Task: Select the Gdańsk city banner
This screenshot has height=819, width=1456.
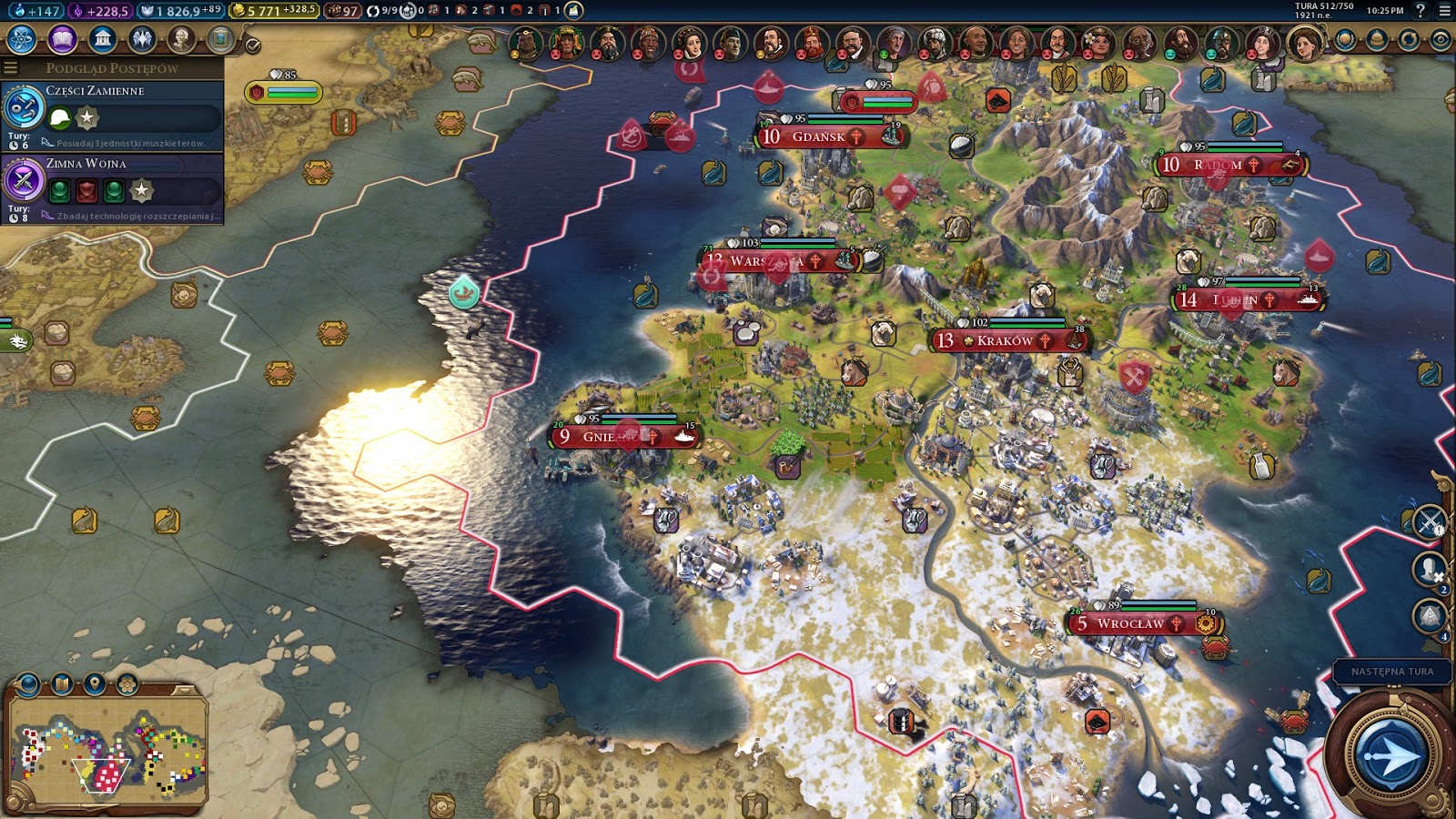Action: tap(818, 136)
